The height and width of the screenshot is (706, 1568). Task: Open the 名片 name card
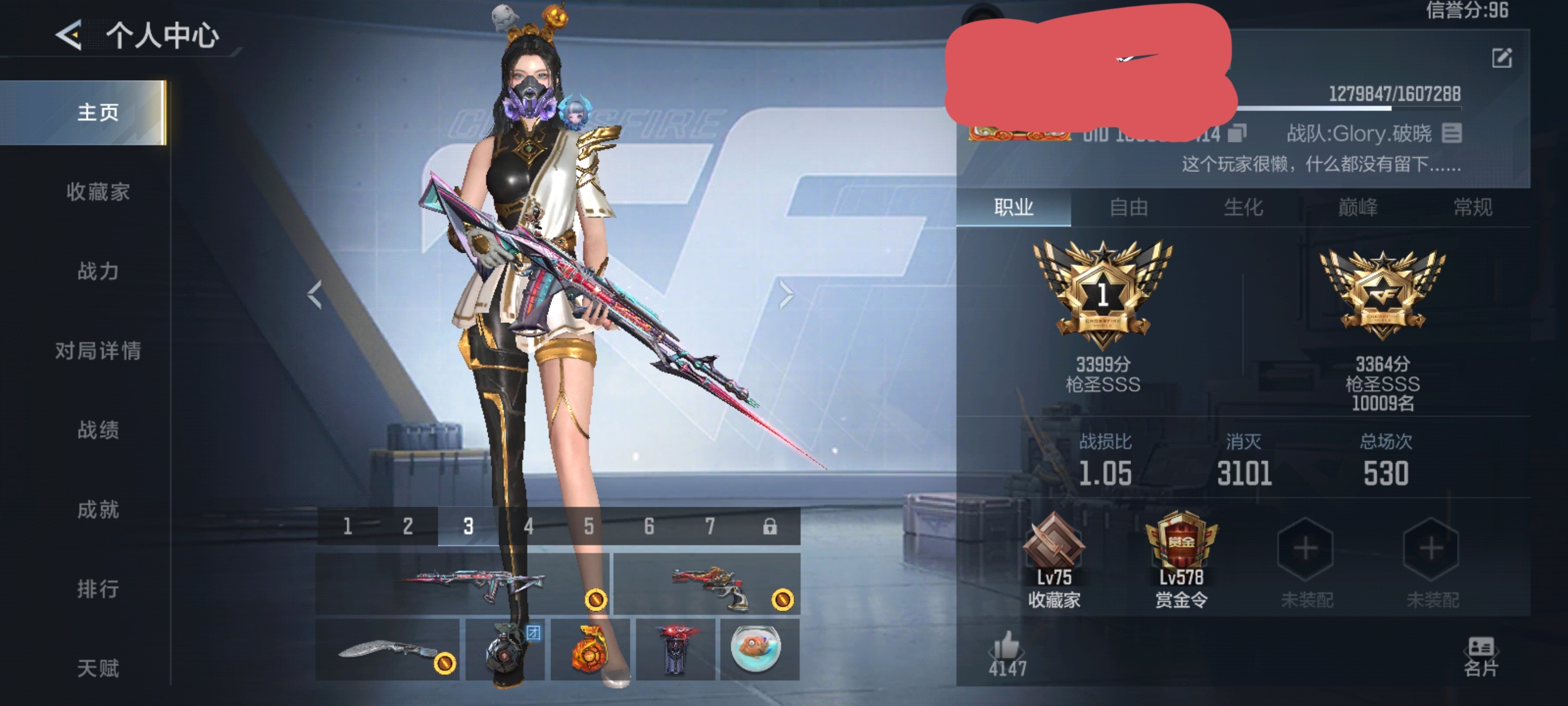coord(1481,656)
